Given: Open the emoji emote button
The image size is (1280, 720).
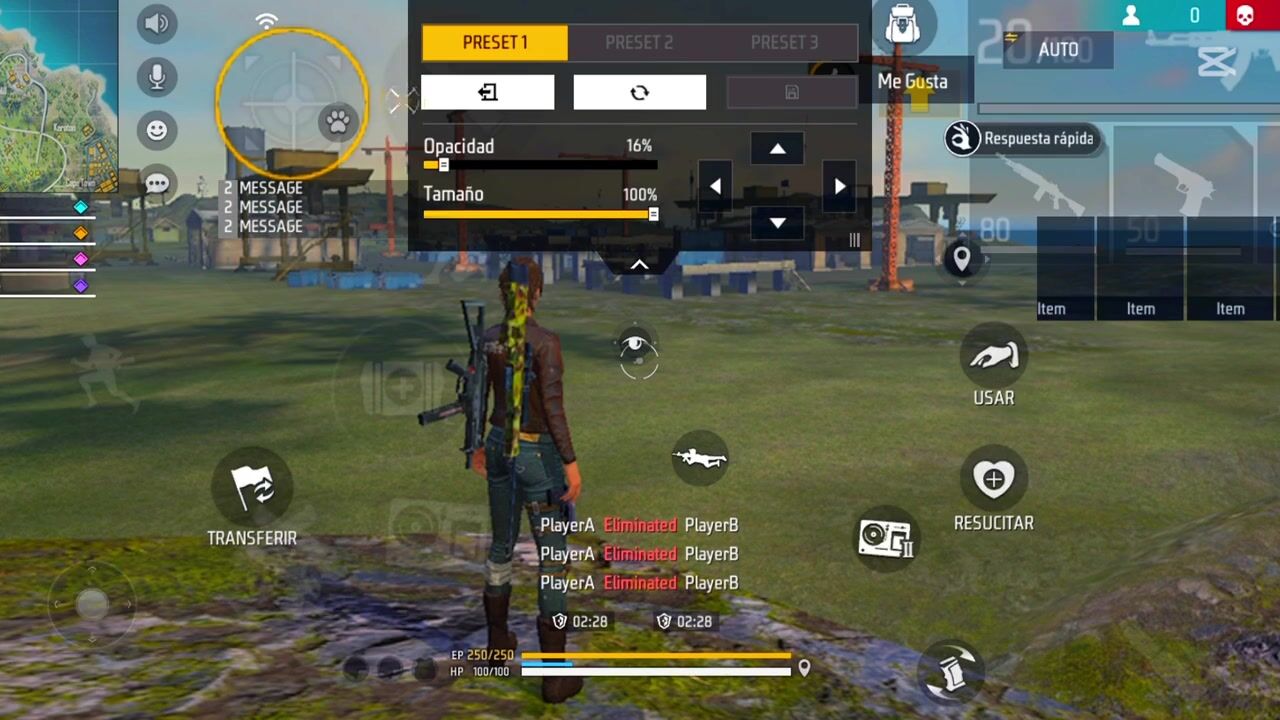Looking at the screenshot, I should tap(157, 130).
